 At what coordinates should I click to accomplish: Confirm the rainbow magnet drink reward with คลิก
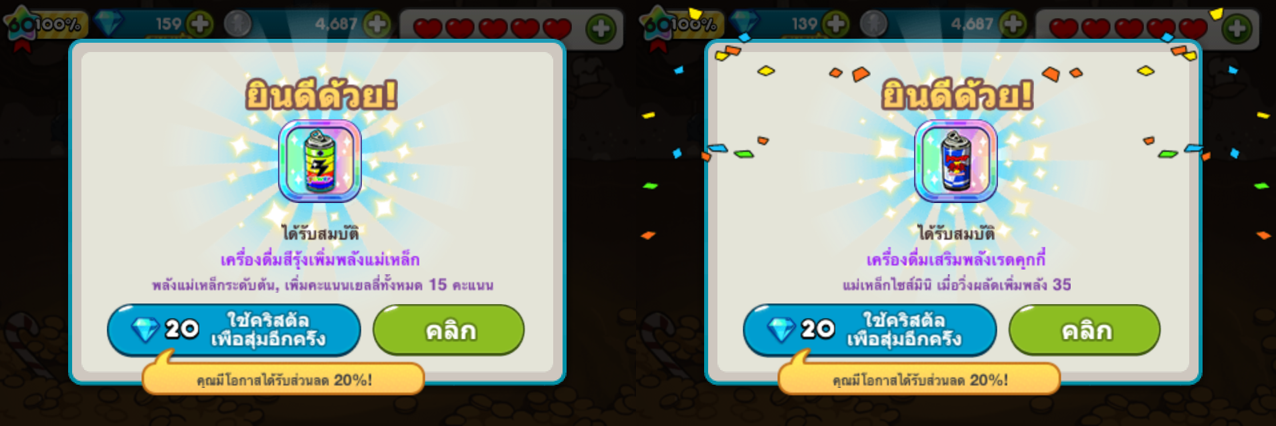point(449,330)
